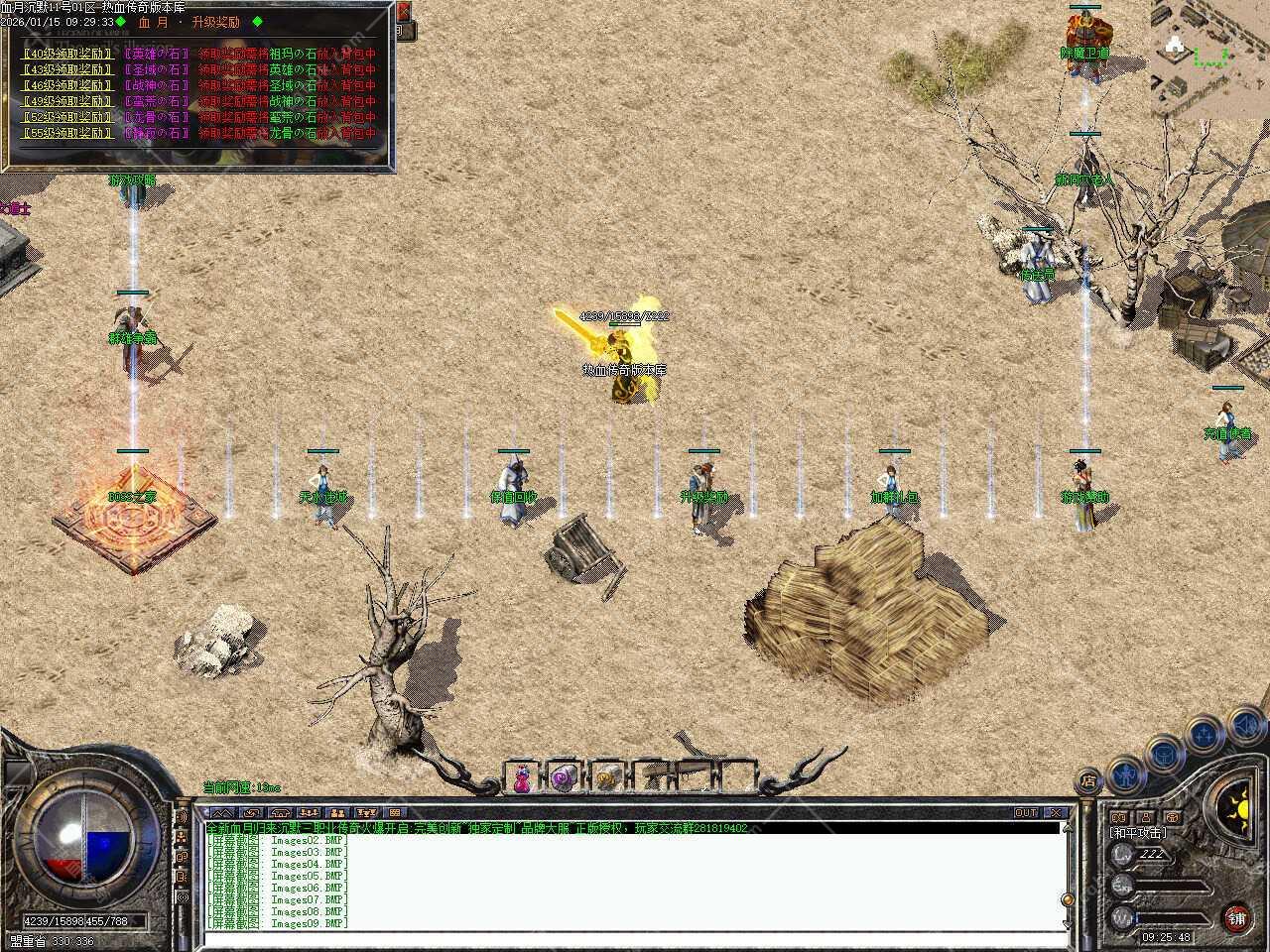Click the 55级领取奖励 link
The image size is (1270, 952).
[67, 133]
